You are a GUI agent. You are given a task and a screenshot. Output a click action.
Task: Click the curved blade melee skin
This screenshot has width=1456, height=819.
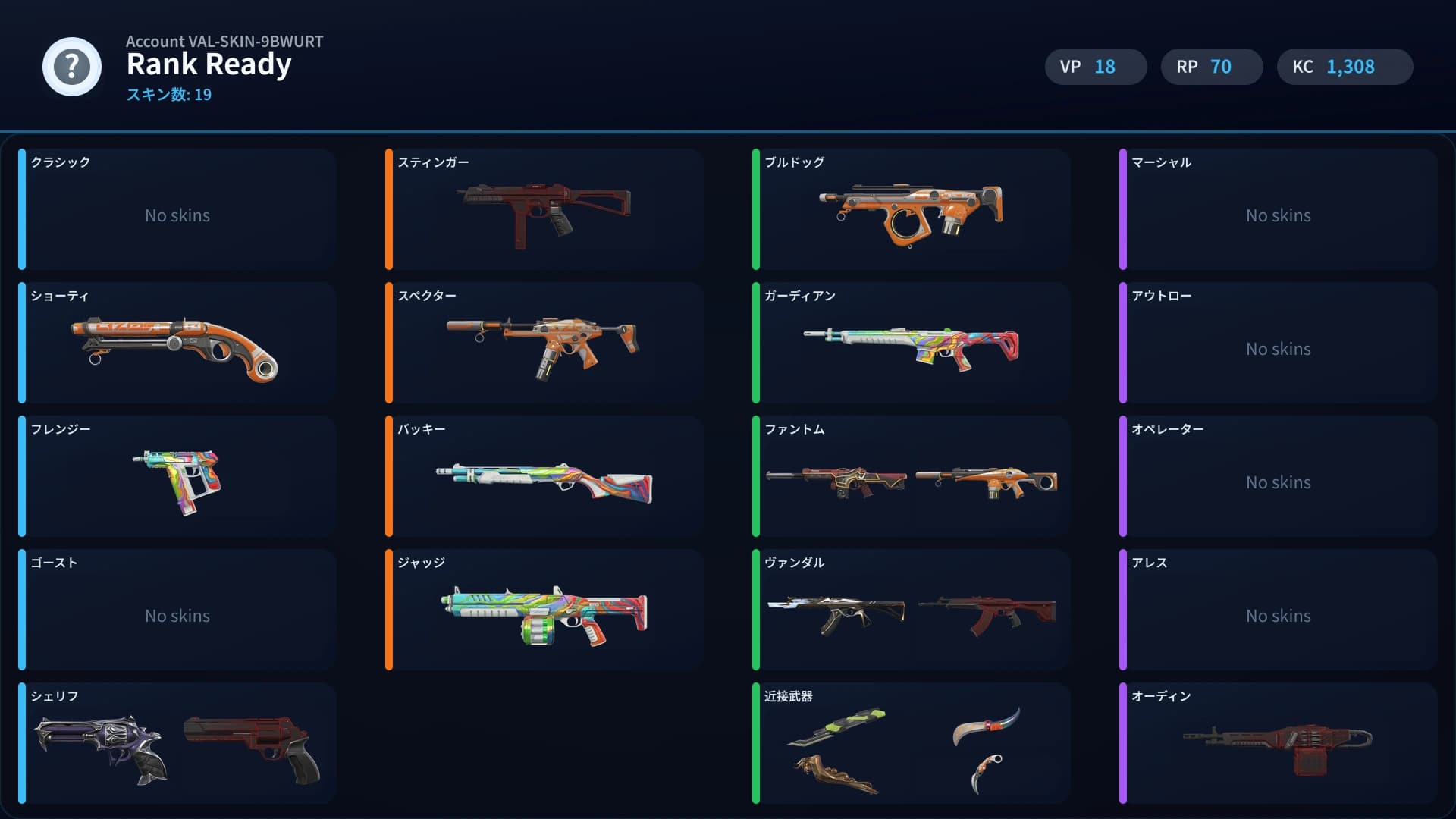[986, 726]
